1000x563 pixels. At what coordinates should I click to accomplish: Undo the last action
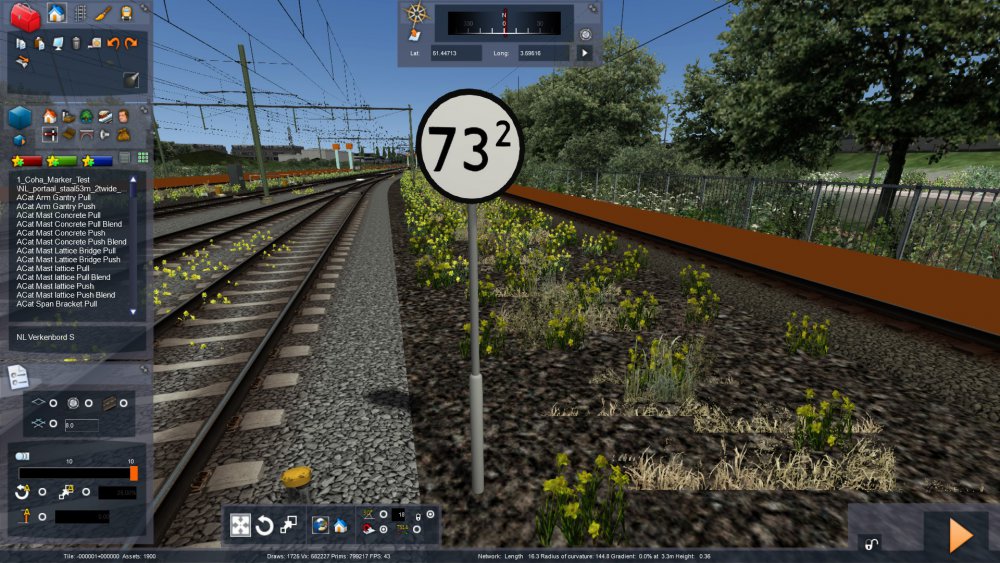113,43
